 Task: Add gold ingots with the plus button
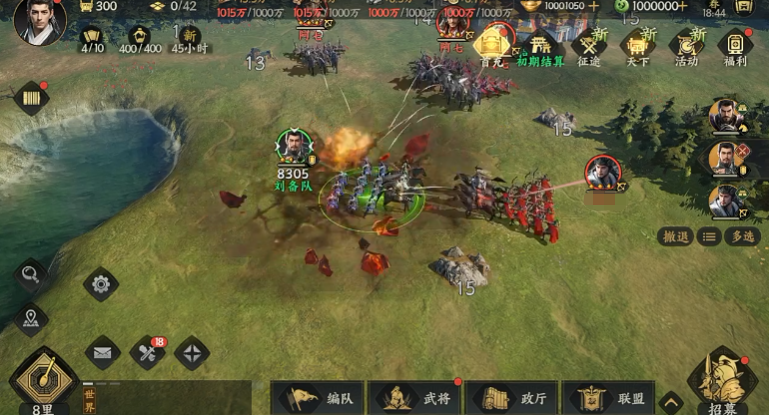tap(595, 5)
